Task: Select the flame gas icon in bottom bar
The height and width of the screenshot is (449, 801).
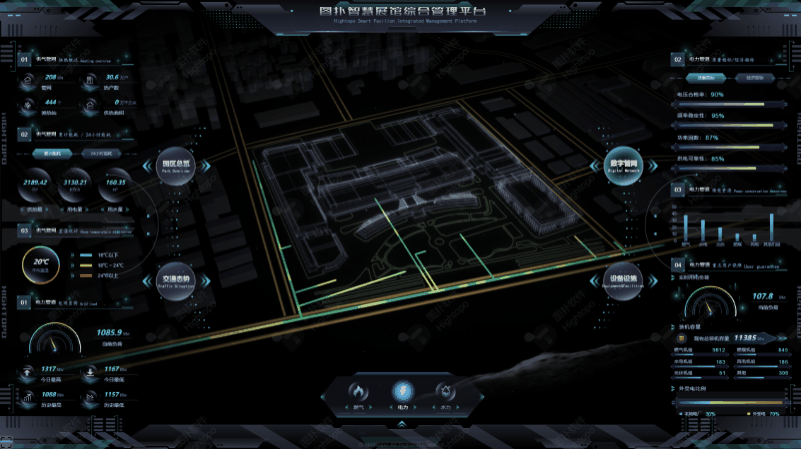Action: [357, 393]
